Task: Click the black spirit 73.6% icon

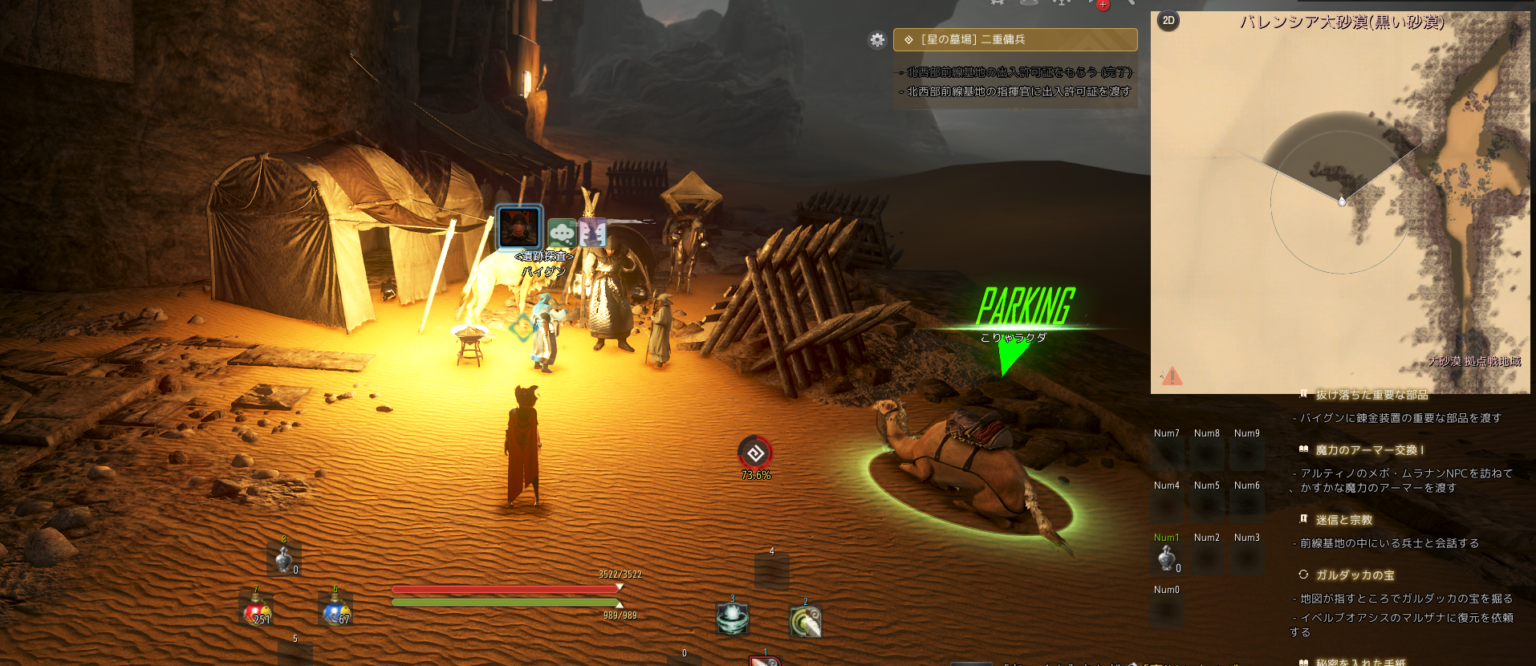Action: 756,452
